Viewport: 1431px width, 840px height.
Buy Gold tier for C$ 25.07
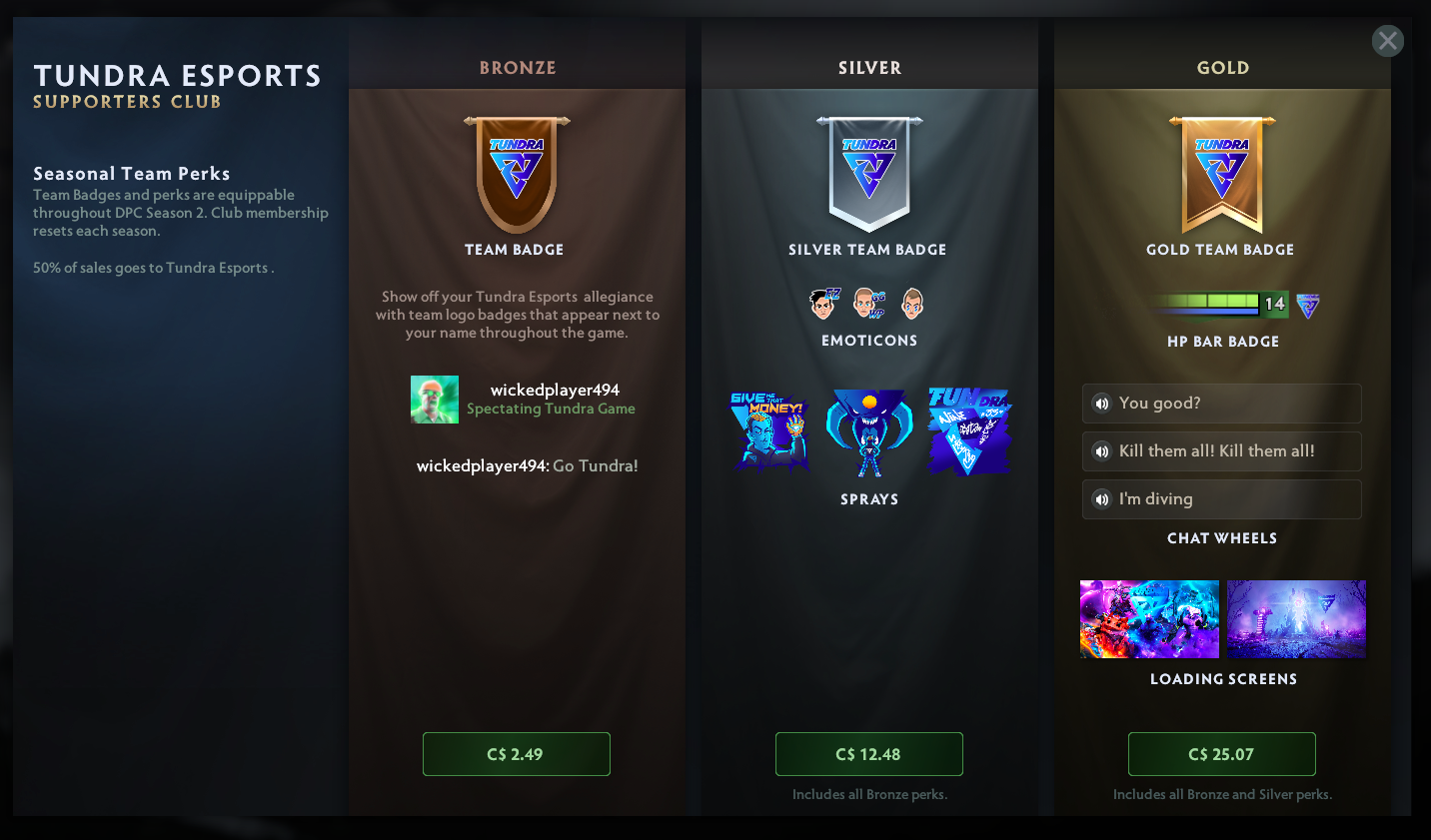click(x=1221, y=754)
